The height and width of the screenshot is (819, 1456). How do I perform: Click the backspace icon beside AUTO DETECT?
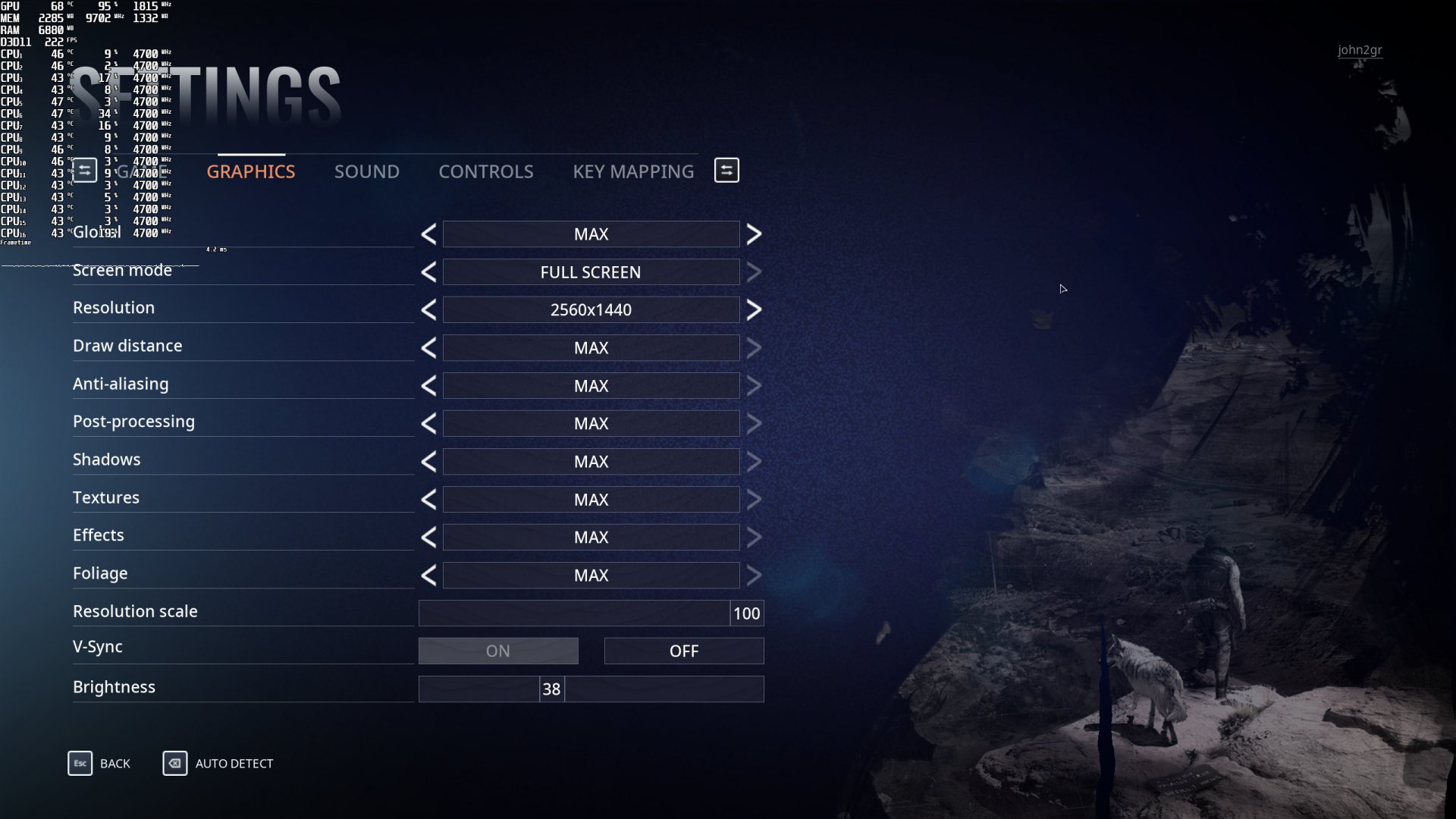pyautogui.click(x=175, y=764)
